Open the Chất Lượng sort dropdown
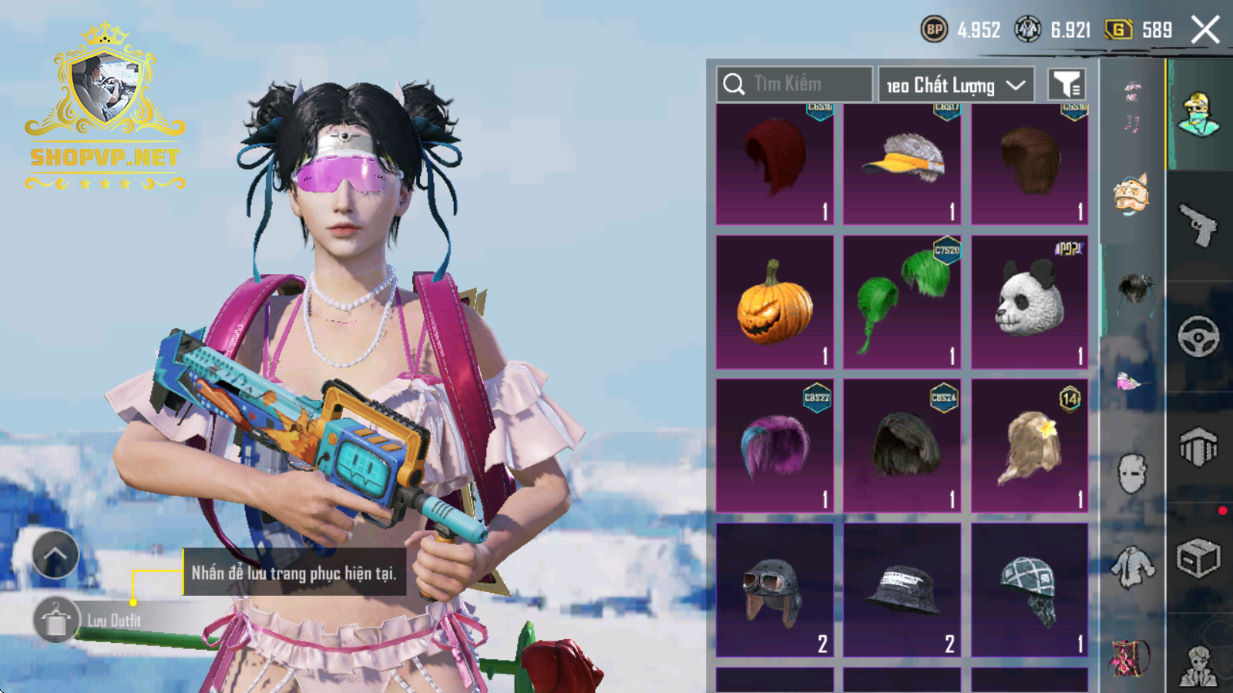The width and height of the screenshot is (1233, 693). pos(956,85)
